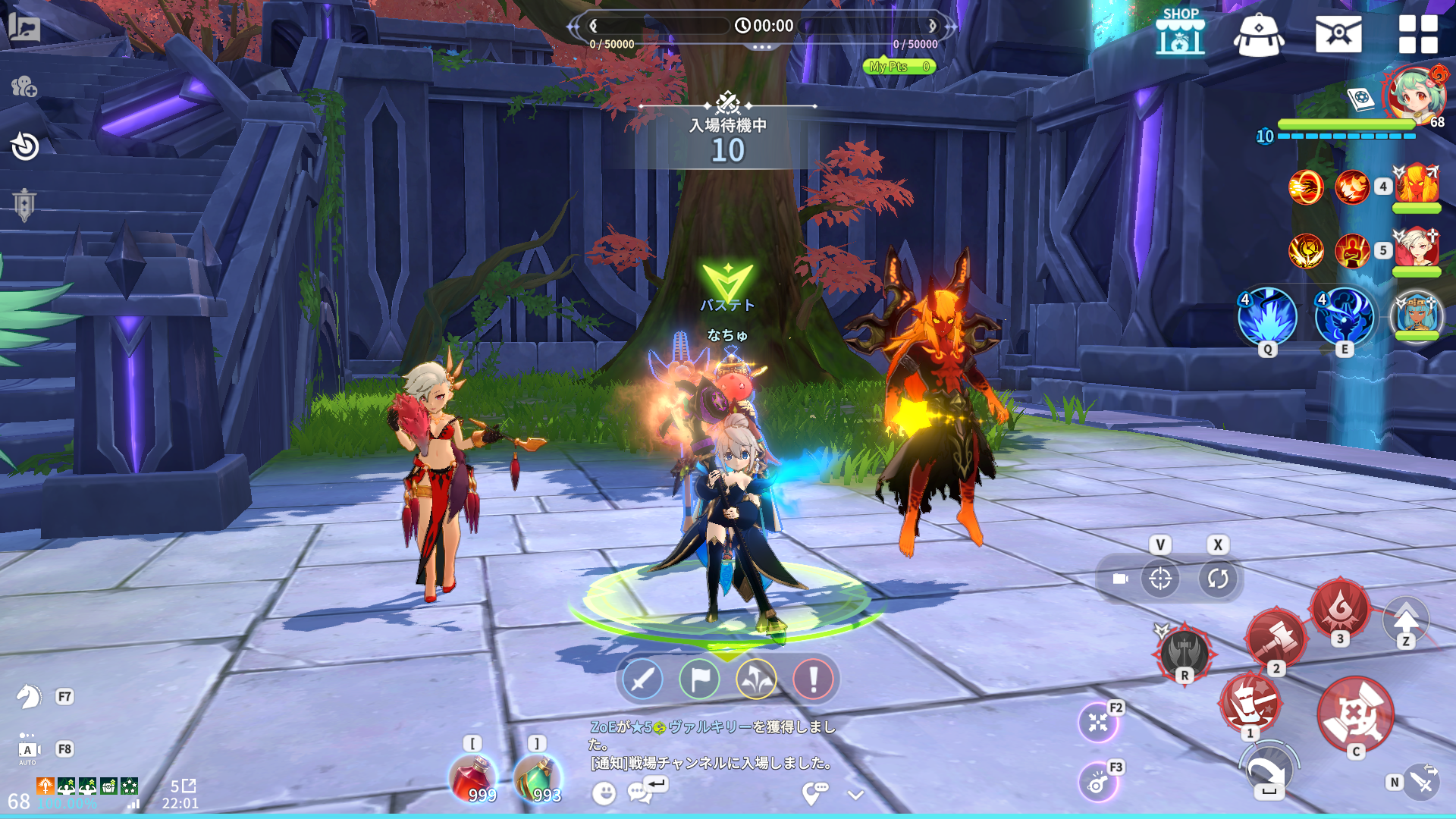Image resolution: width=1456 pixels, height=819 pixels.
Task: Select the sword command in the quick bar
Action: 642,679
